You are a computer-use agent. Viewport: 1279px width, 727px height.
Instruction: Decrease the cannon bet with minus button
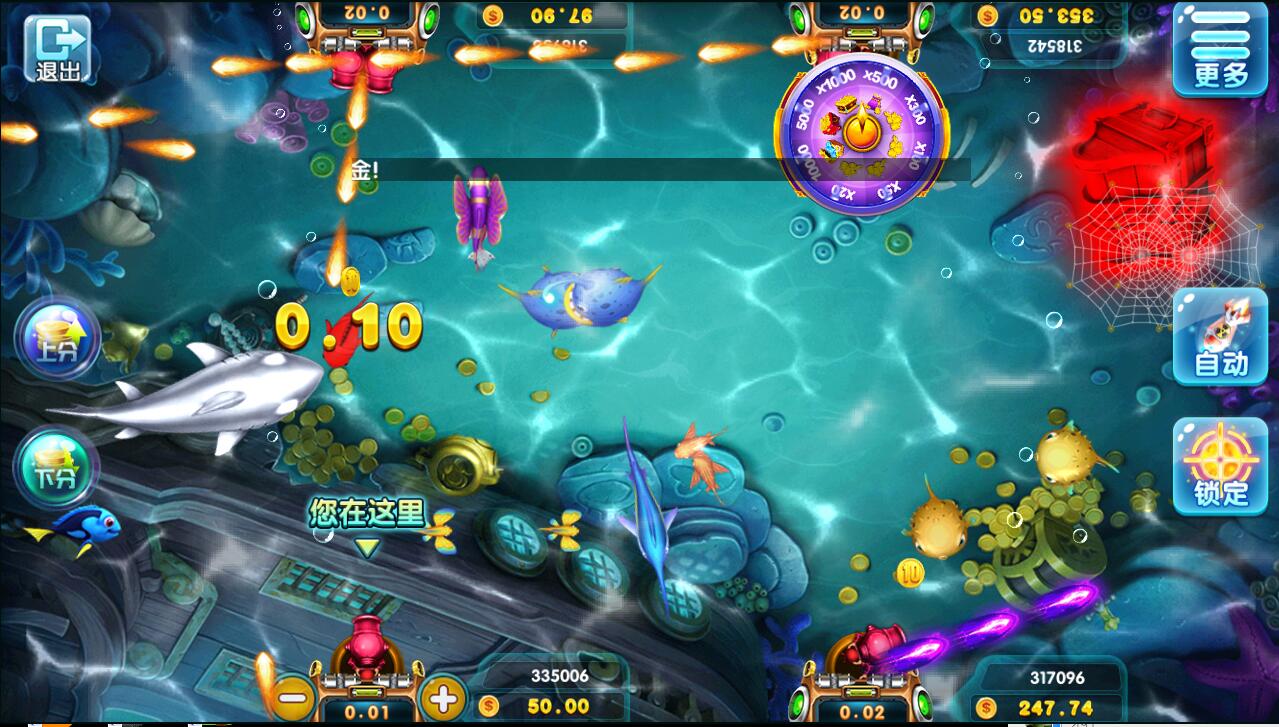[293, 695]
